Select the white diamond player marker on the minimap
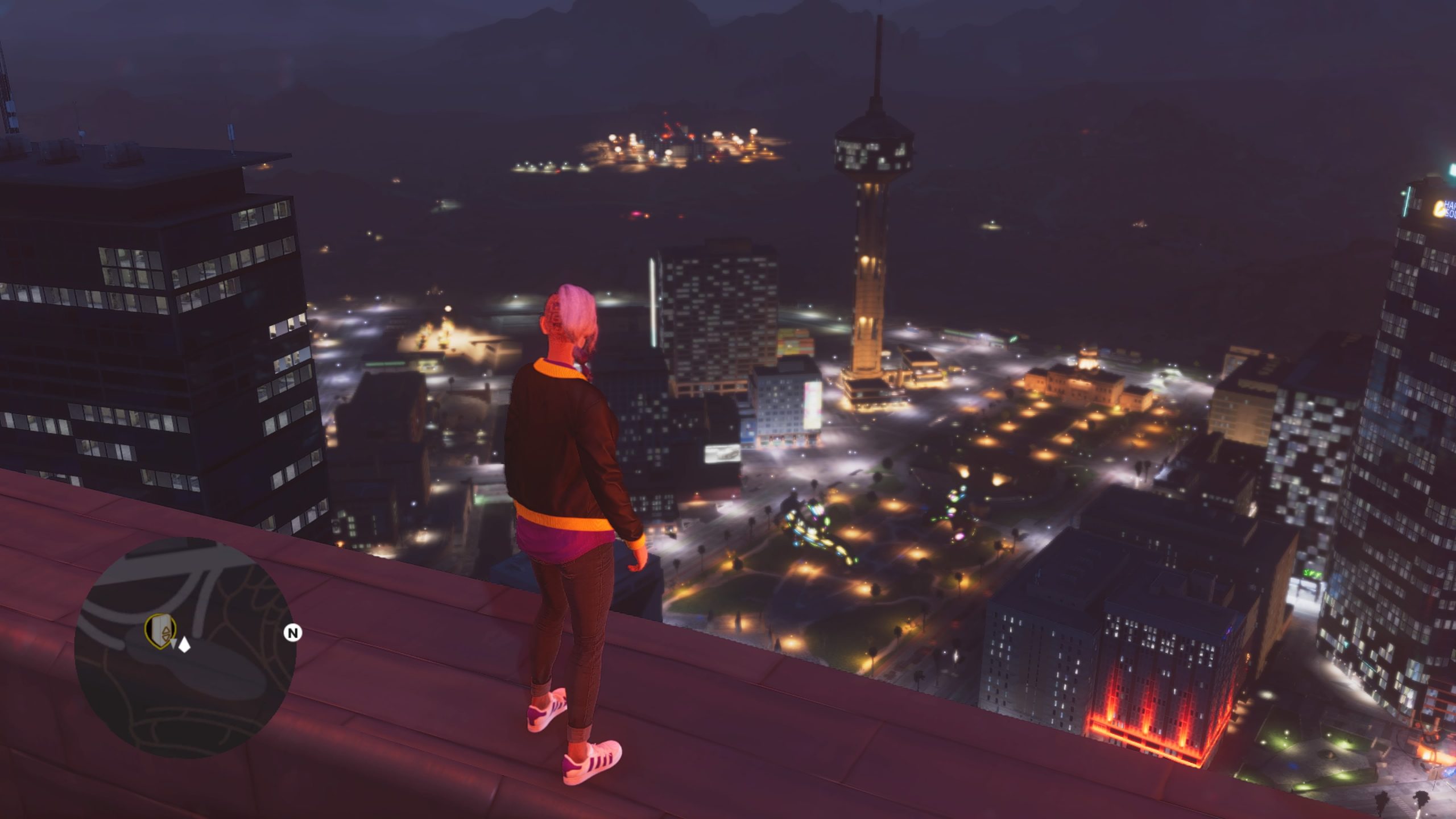 pyautogui.click(x=184, y=645)
